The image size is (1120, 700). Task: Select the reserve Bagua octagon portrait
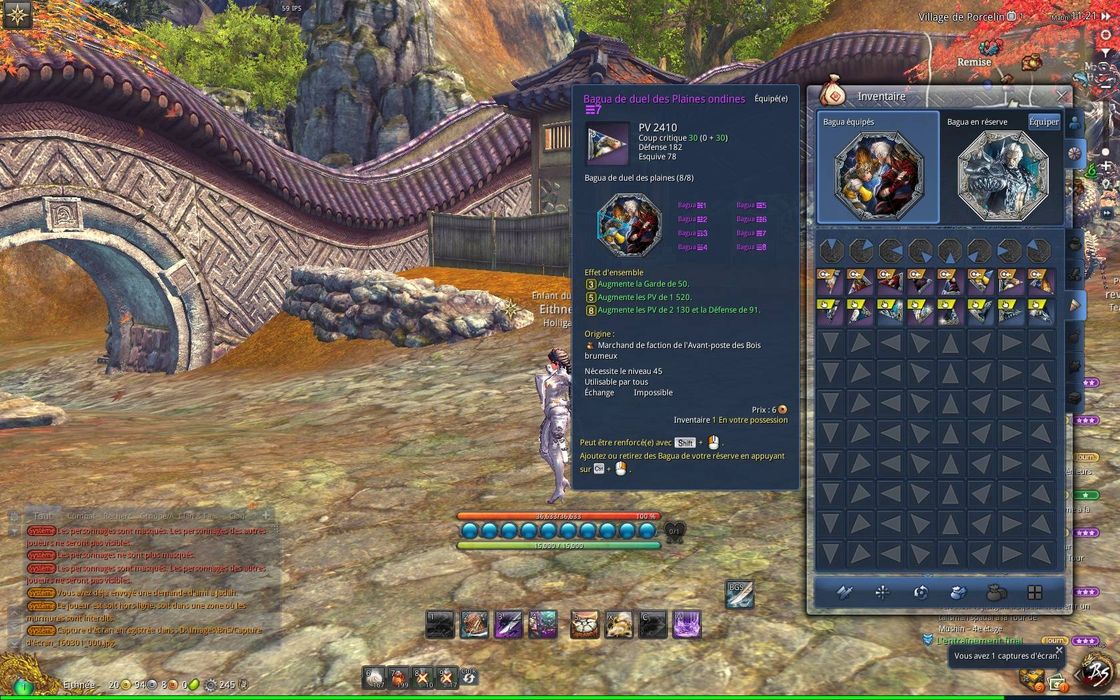click(x=1002, y=174)
